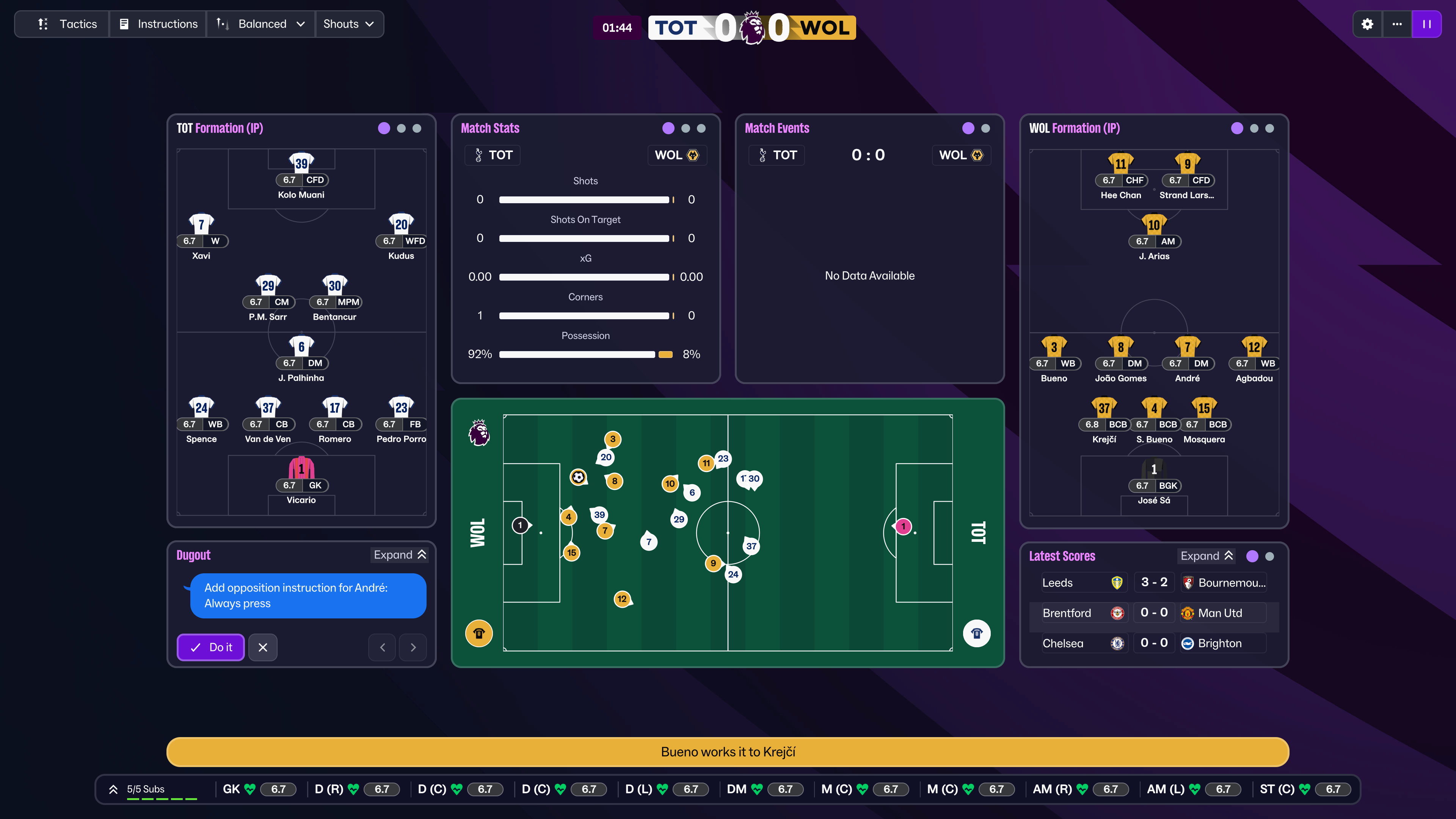Click the Wolves badge in Match Stats

point(693,155)
